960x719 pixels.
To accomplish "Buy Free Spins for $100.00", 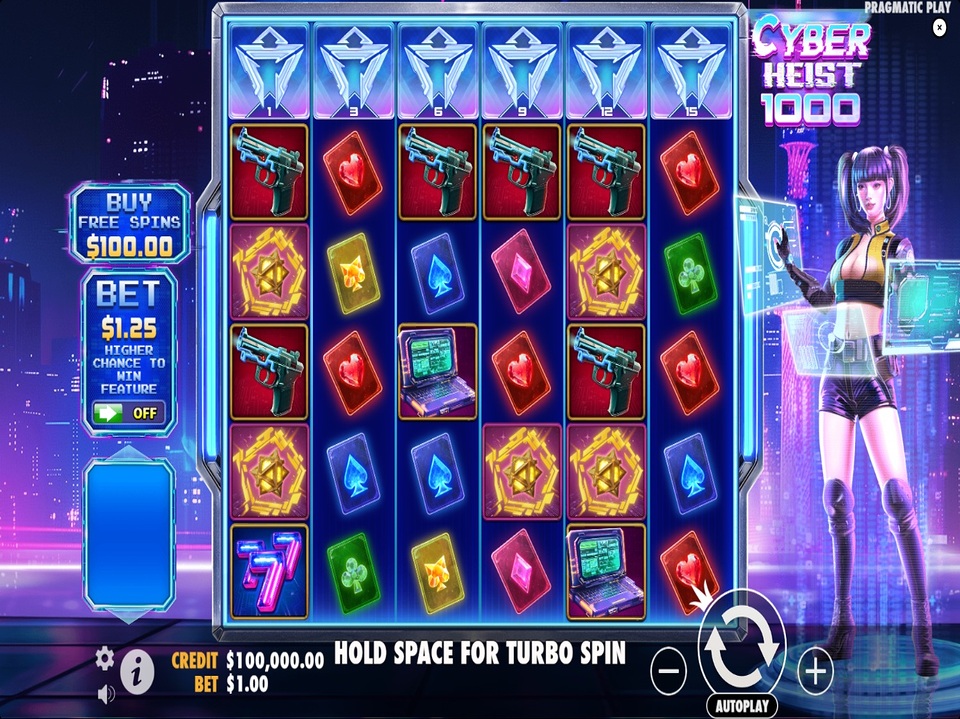I will point(130,224).
